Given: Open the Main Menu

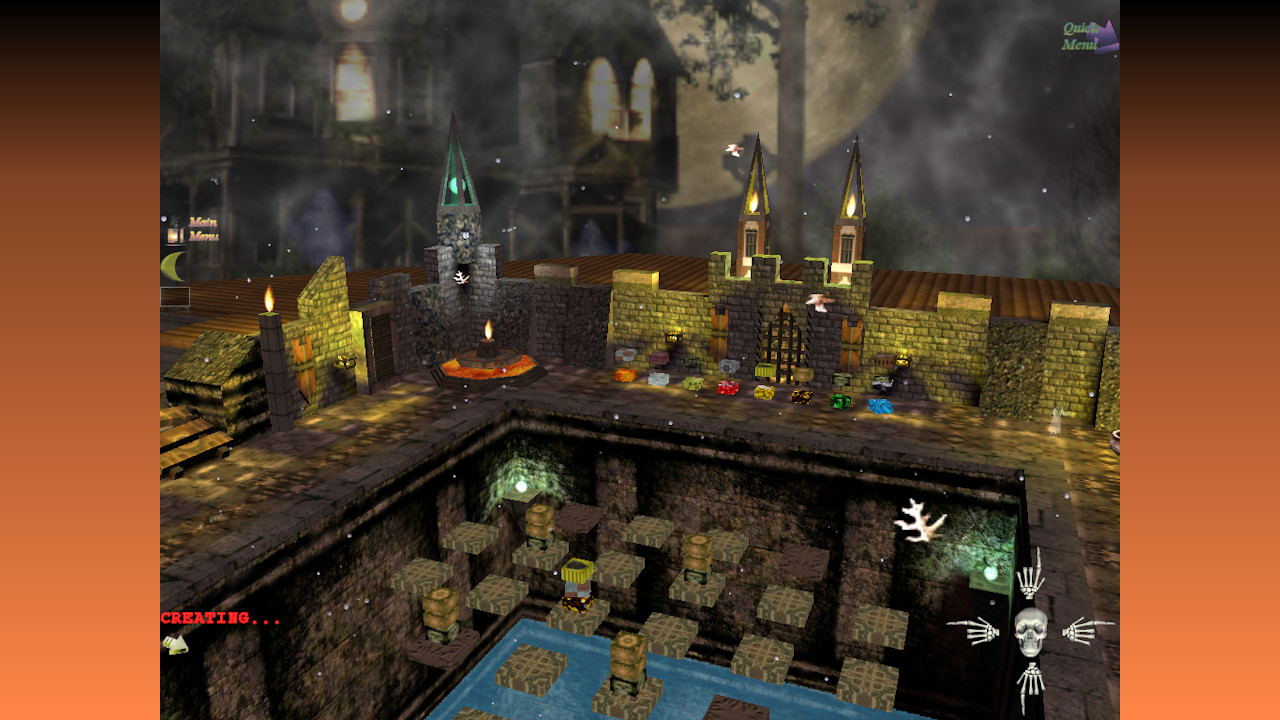Looking at the screenshot, I should pos(203,228).
